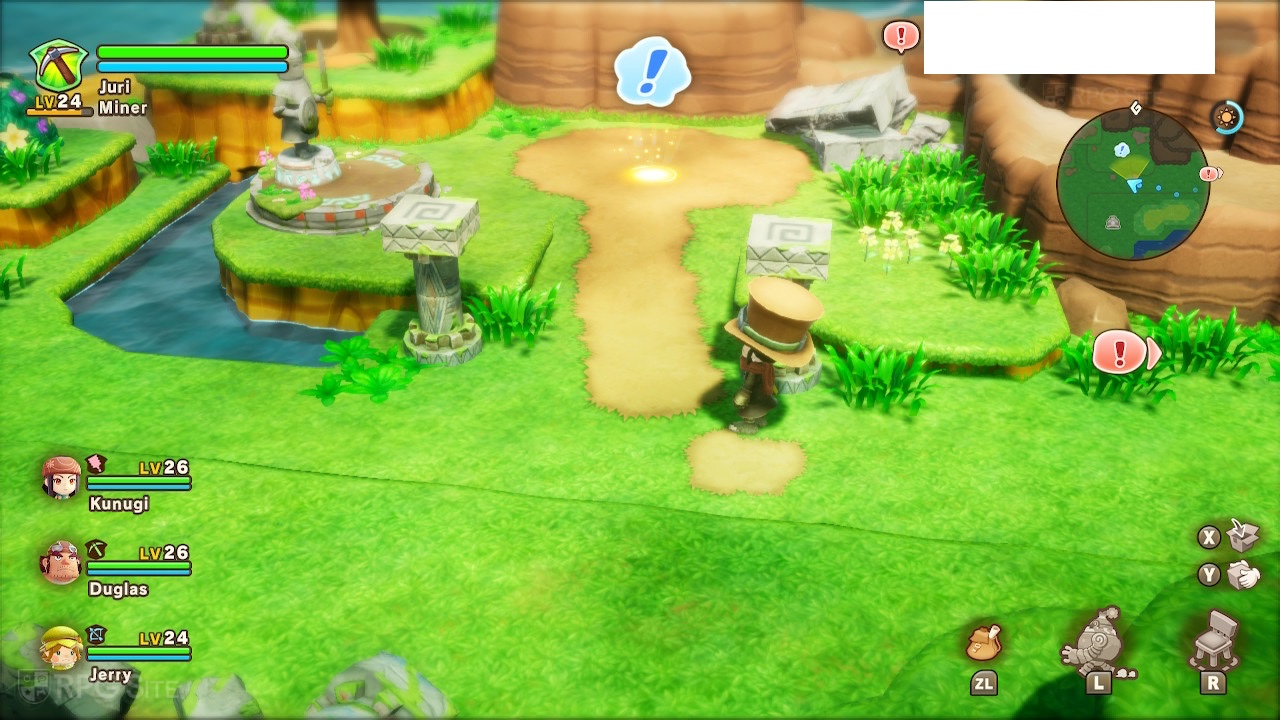The height and width of the screenshot is (720, 1280).
Task: Click the blue exclamation cloud quest marker
Action: click(652, 71)
